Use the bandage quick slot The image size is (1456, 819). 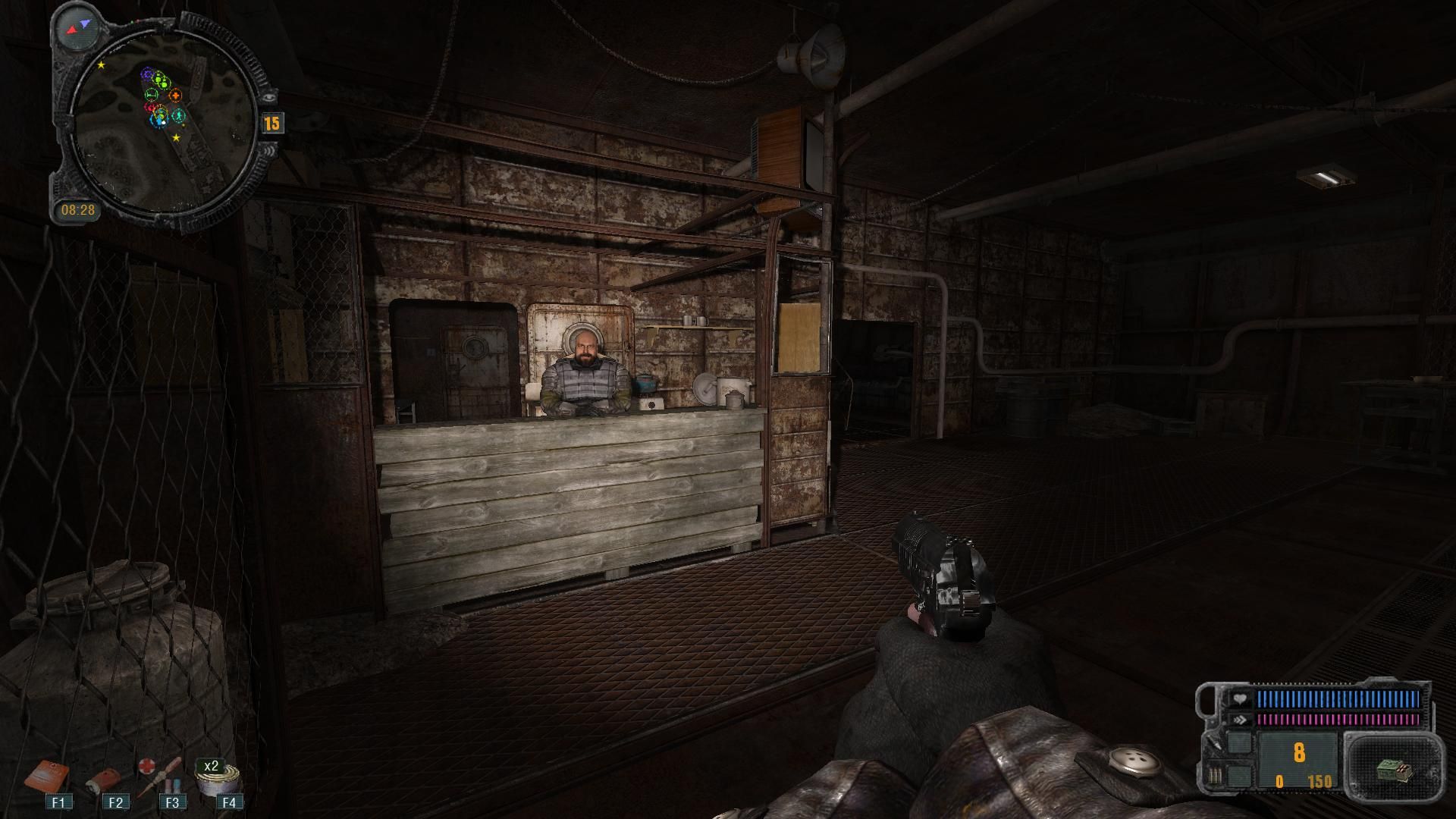pyautogui.click(x=104, y=780)
